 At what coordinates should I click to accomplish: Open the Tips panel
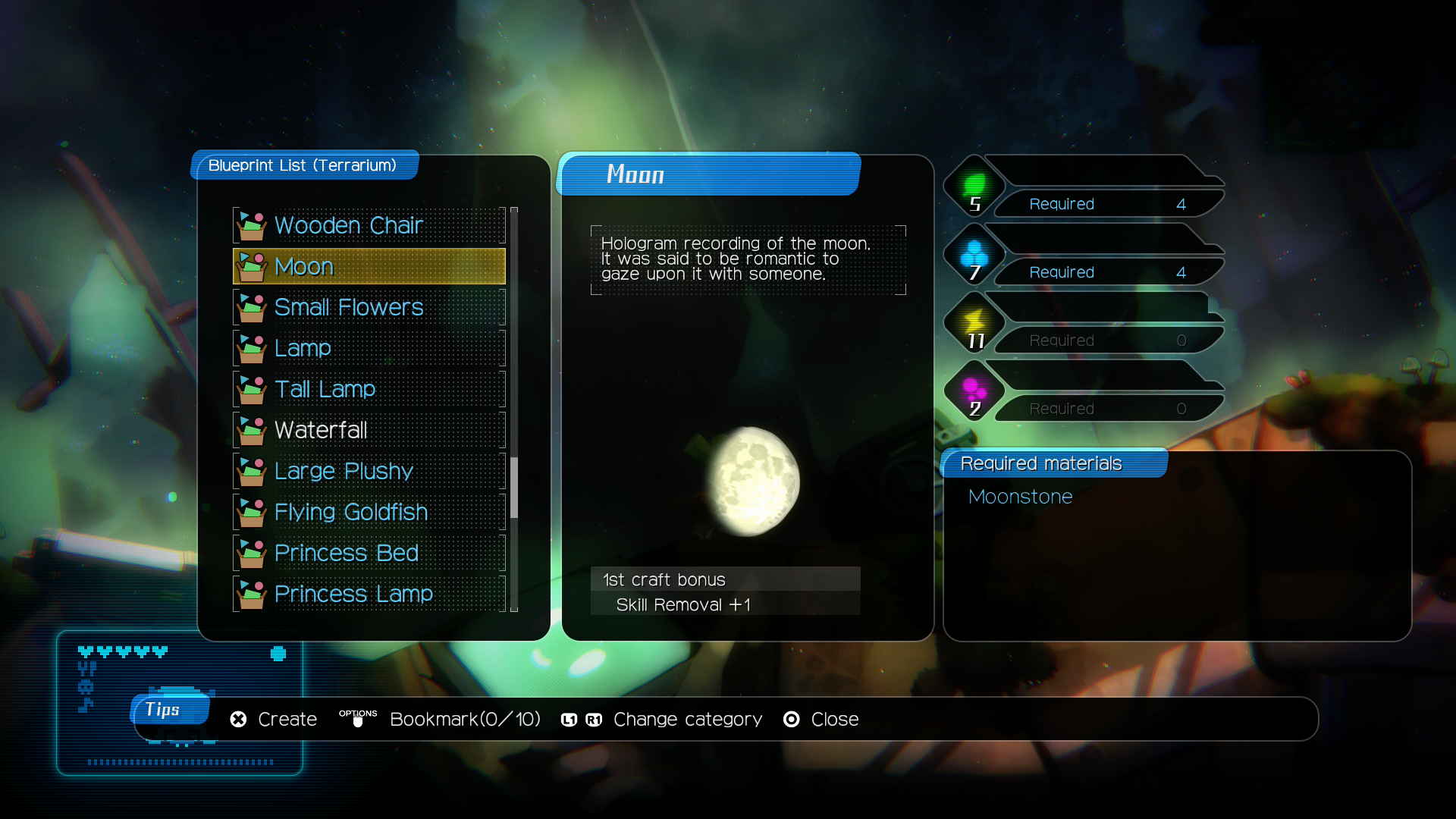click(x=170, y=710)
